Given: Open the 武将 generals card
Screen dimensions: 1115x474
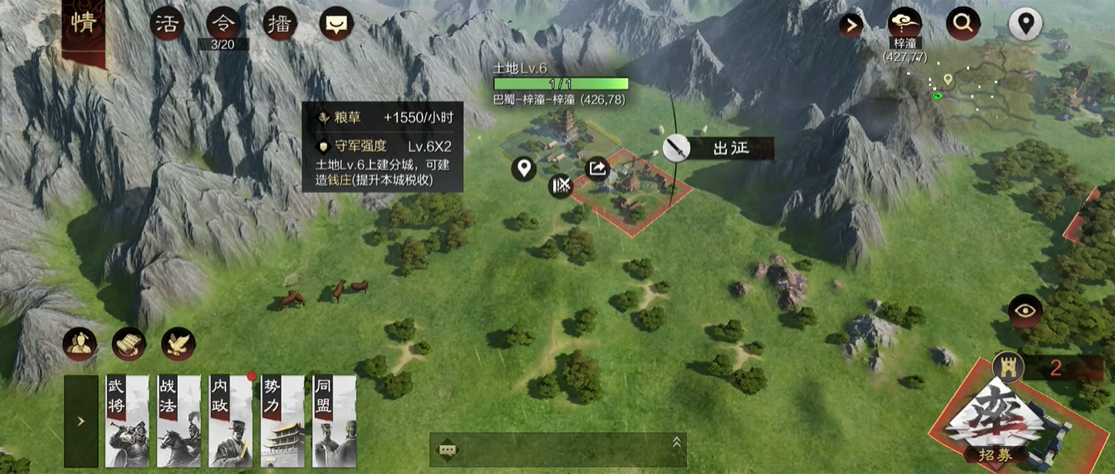Looking at the screenshot, I should click(x=127, y=421).
